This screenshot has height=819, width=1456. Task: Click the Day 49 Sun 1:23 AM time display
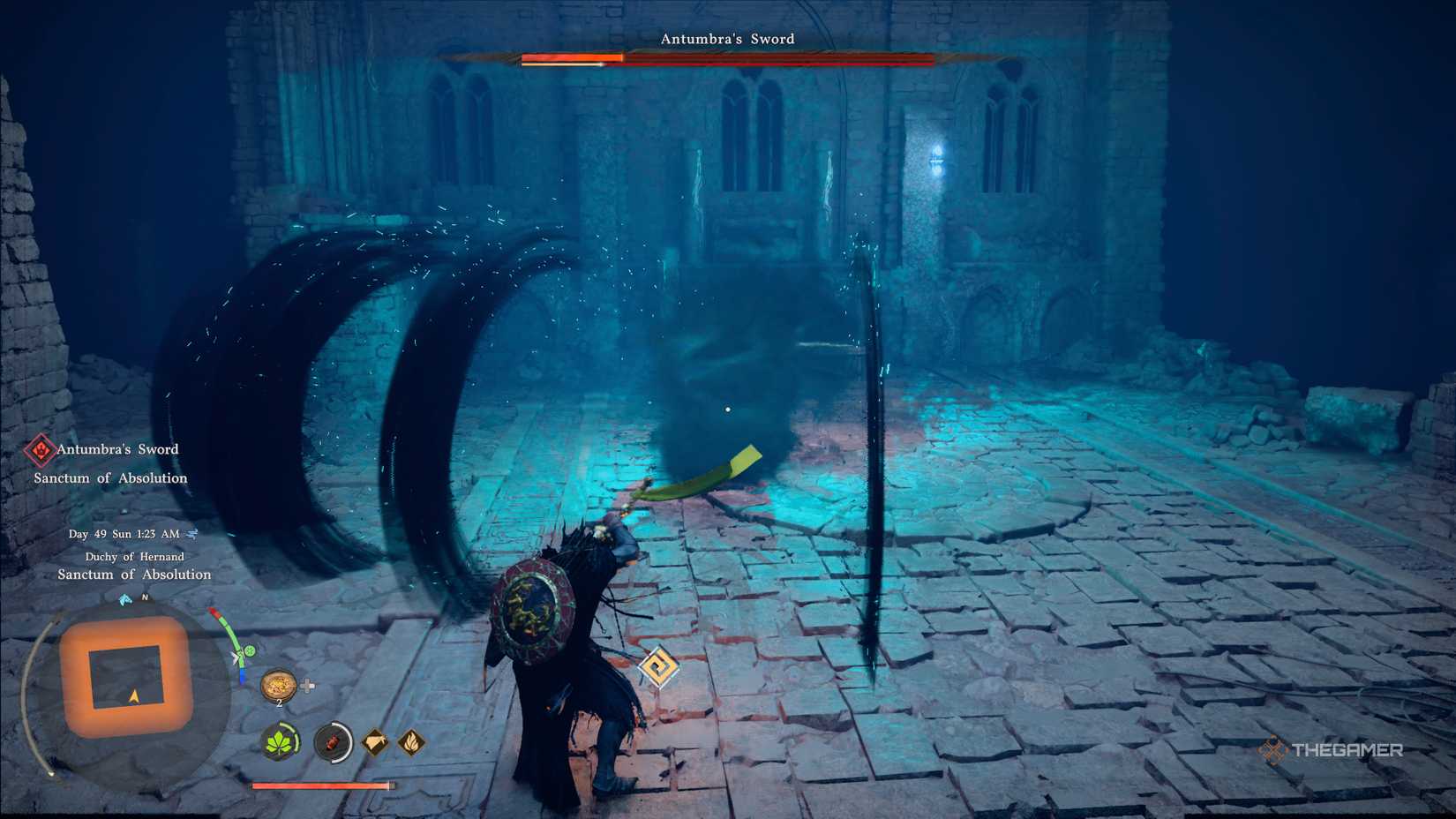coord(124,534)
